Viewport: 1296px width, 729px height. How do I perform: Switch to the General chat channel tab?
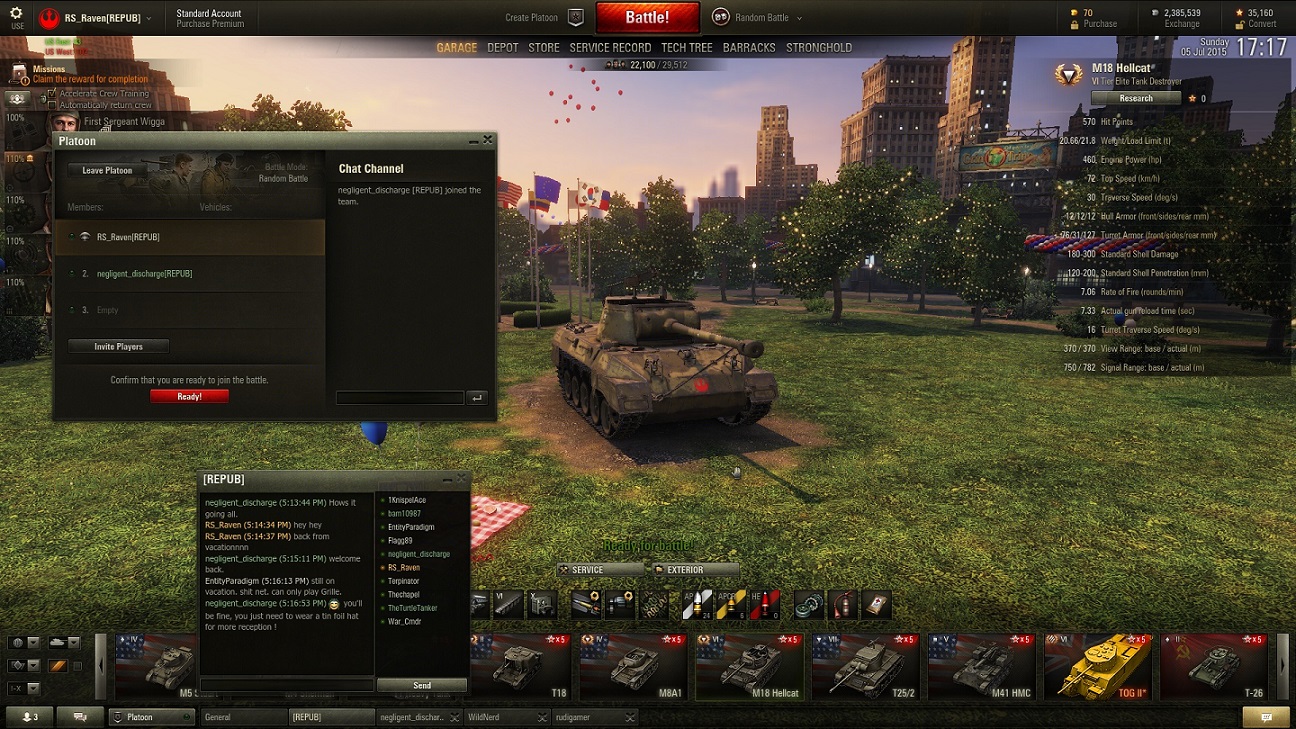242,717
